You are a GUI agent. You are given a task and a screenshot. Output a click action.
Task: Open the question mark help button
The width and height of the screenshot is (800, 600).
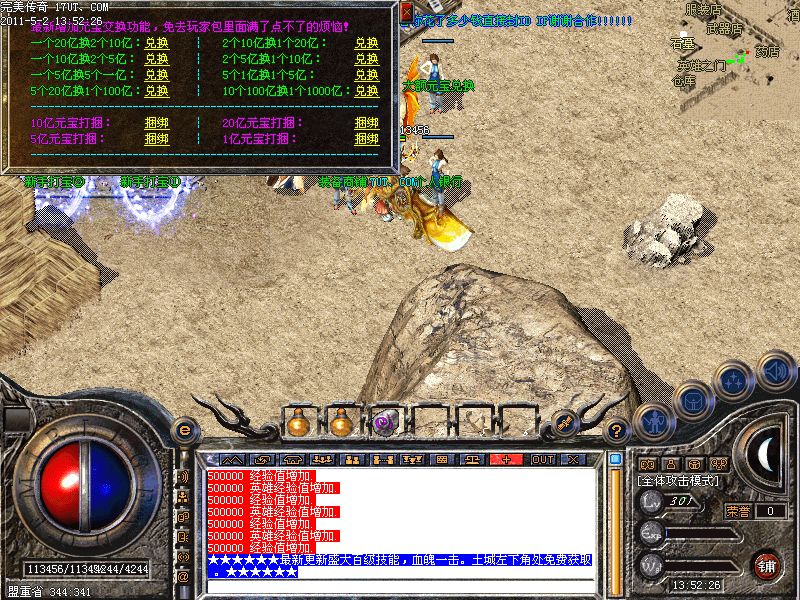(x=617, y=431)
